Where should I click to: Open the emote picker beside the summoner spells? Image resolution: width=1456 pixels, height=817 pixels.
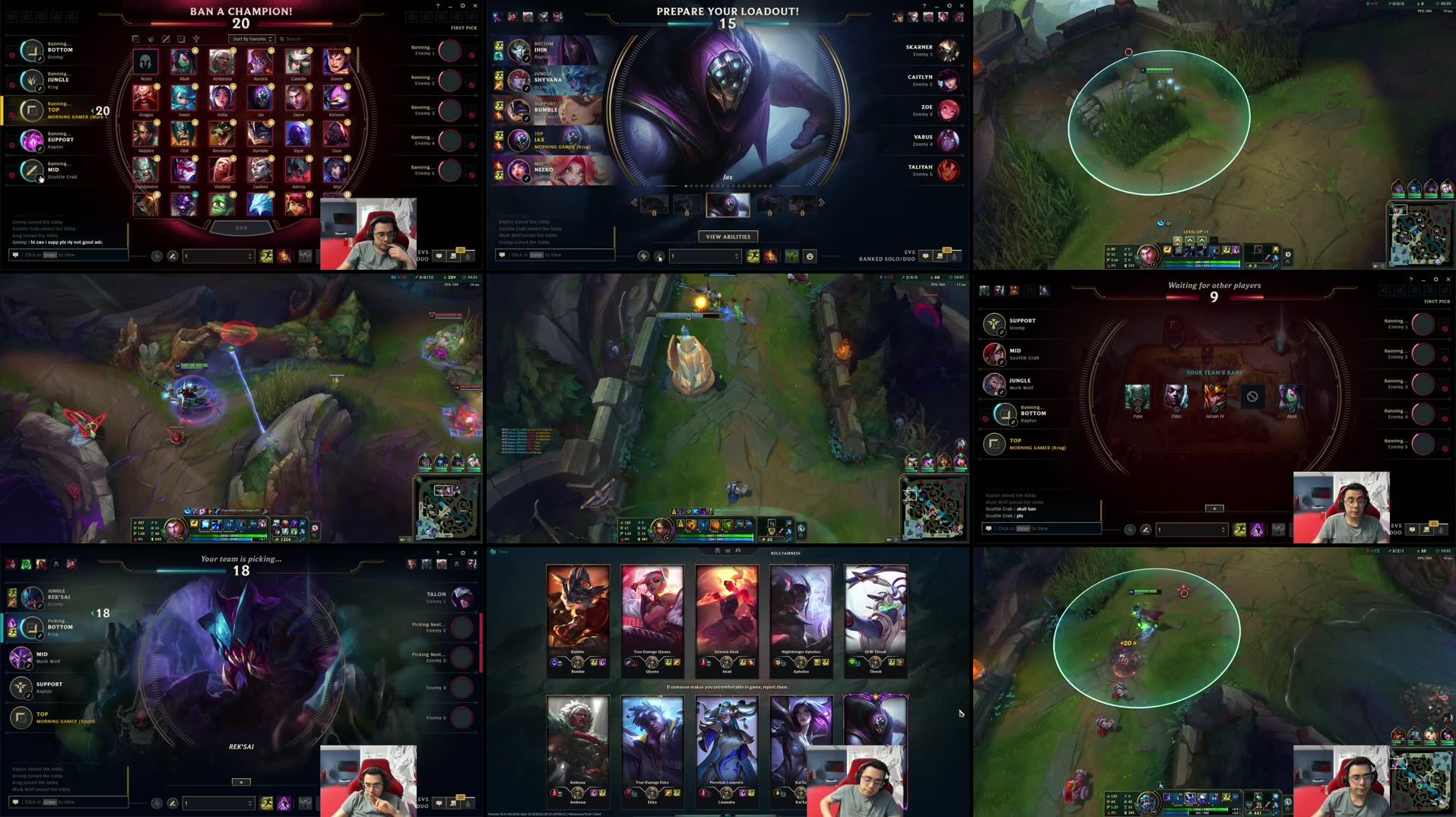pos(810,256)
